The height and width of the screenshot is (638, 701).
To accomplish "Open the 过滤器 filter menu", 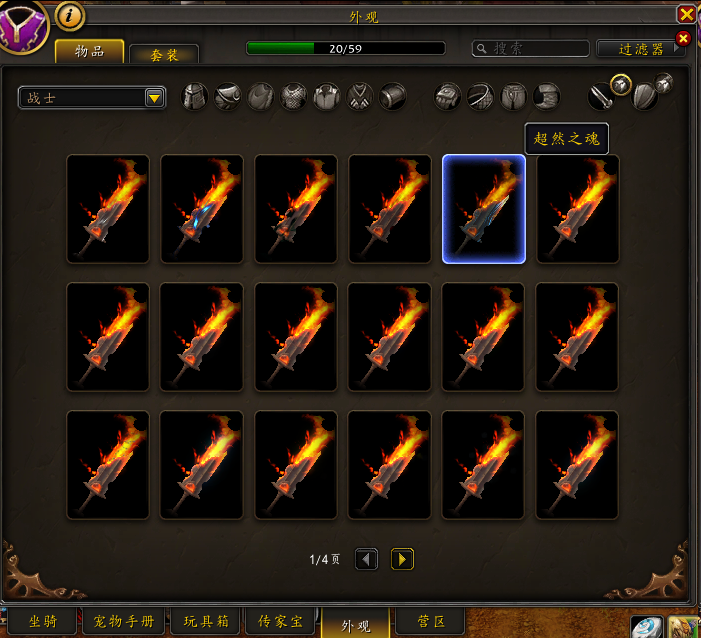I will click(640, 48).
